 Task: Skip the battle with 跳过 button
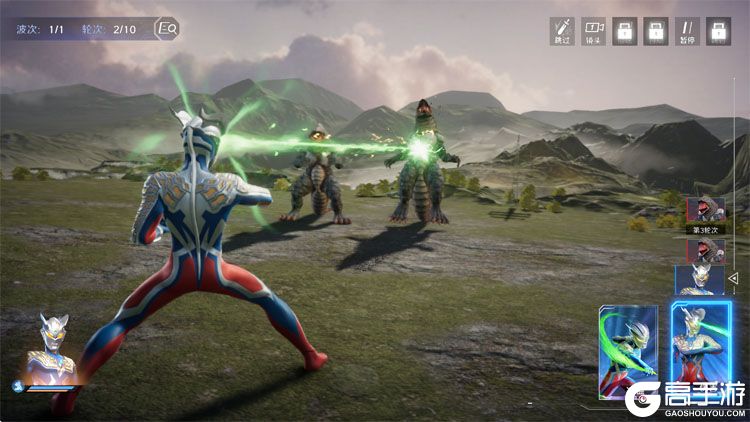(563, 30)
